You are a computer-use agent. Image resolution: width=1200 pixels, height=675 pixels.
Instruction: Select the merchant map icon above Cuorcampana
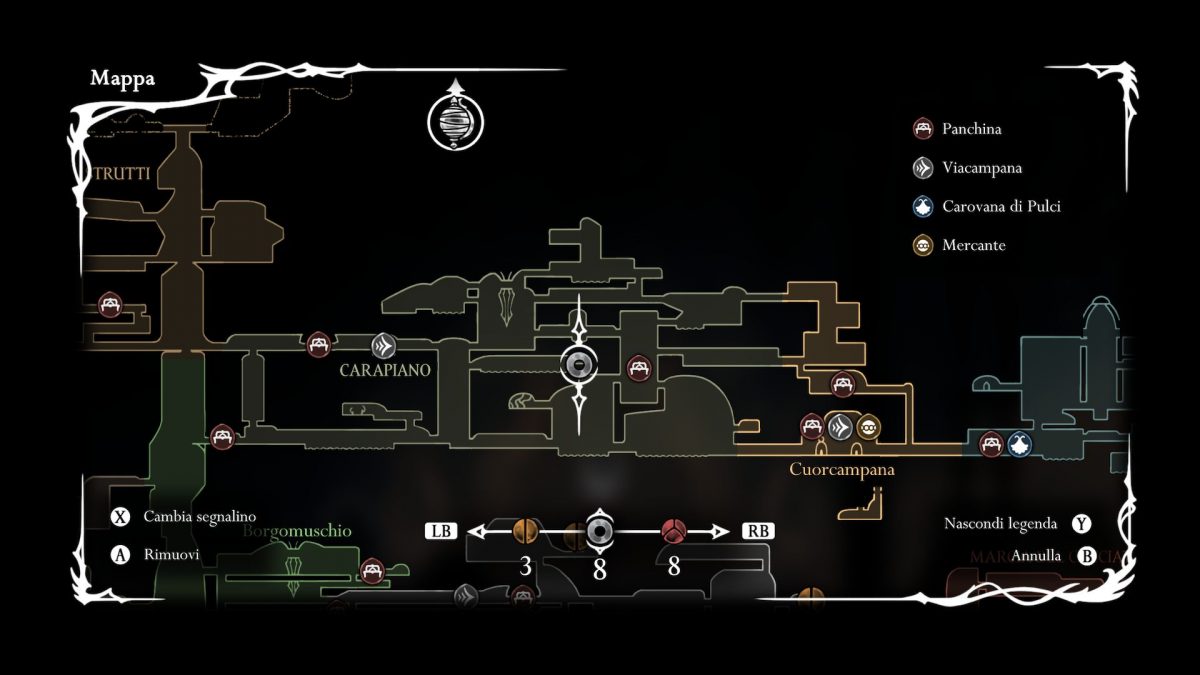coord(869,427)
